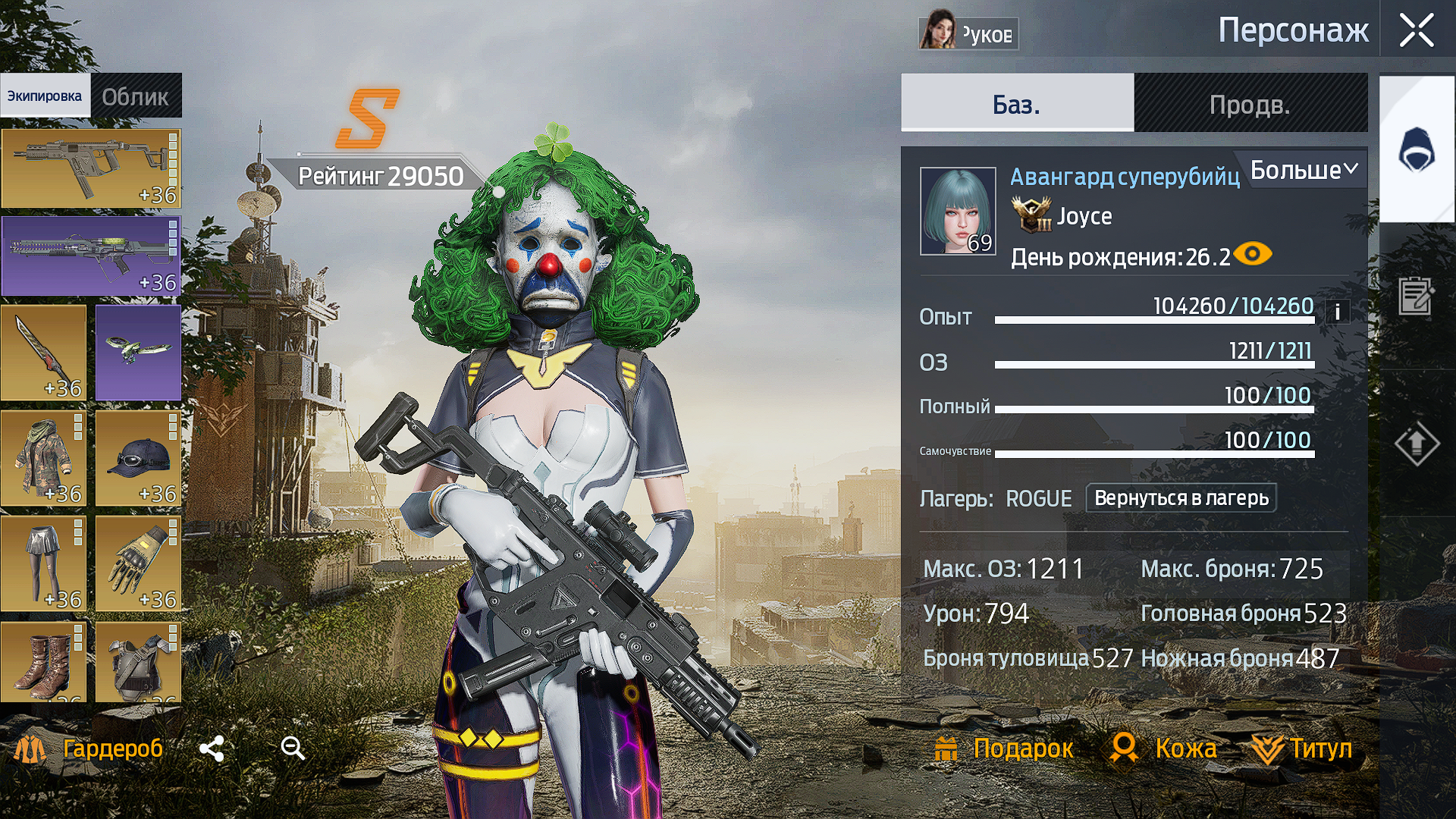Show experience info with the i button
1456x819 pixels.
click(1337, 312)
